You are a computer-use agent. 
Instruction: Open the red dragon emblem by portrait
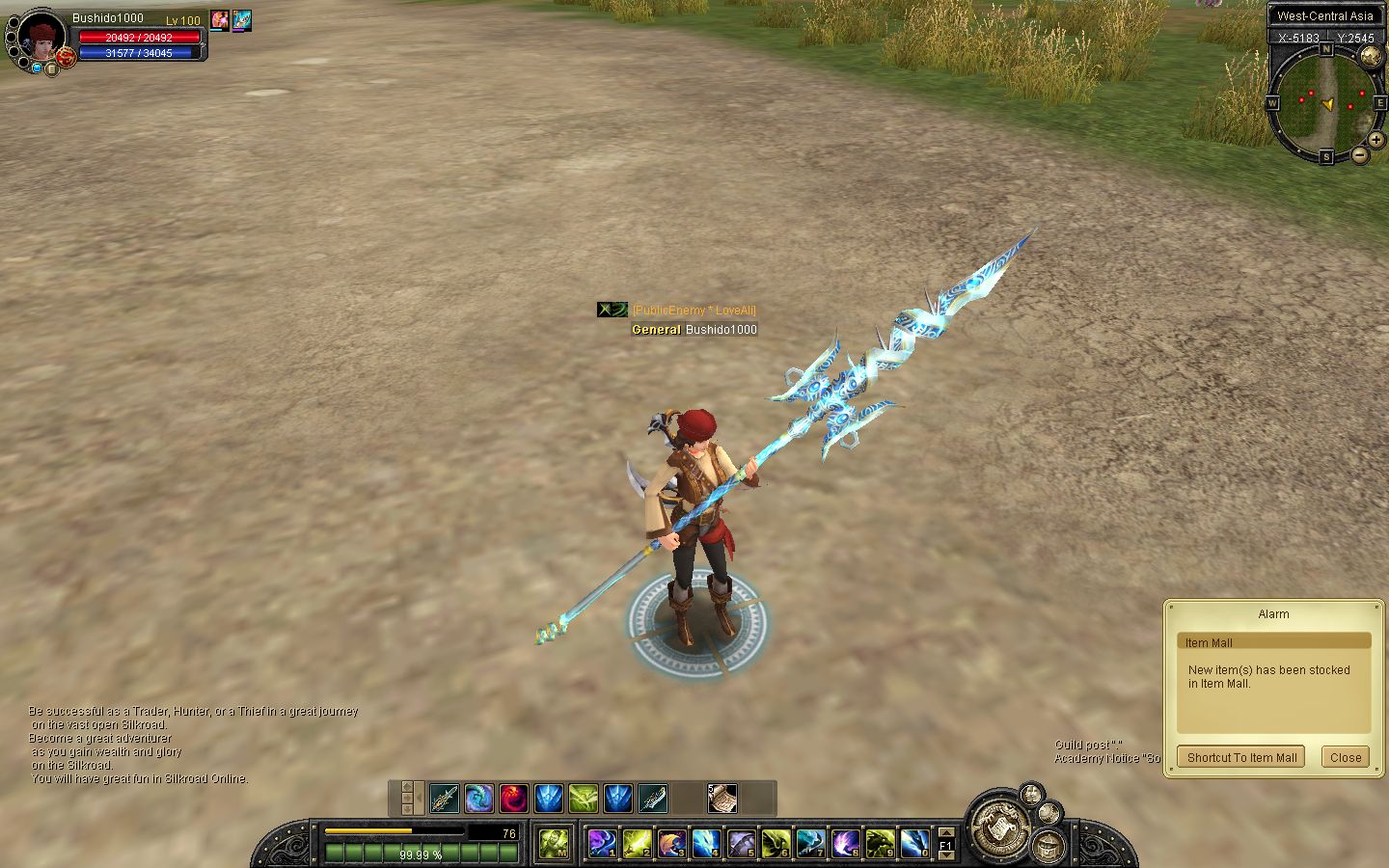(x=67, y=58)
